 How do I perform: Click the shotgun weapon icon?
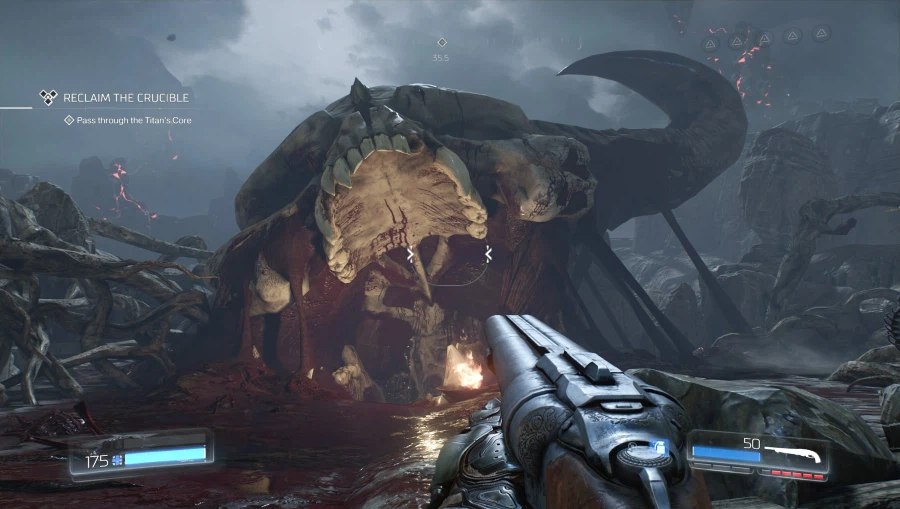pyautogui.click(x=796, y=455)
